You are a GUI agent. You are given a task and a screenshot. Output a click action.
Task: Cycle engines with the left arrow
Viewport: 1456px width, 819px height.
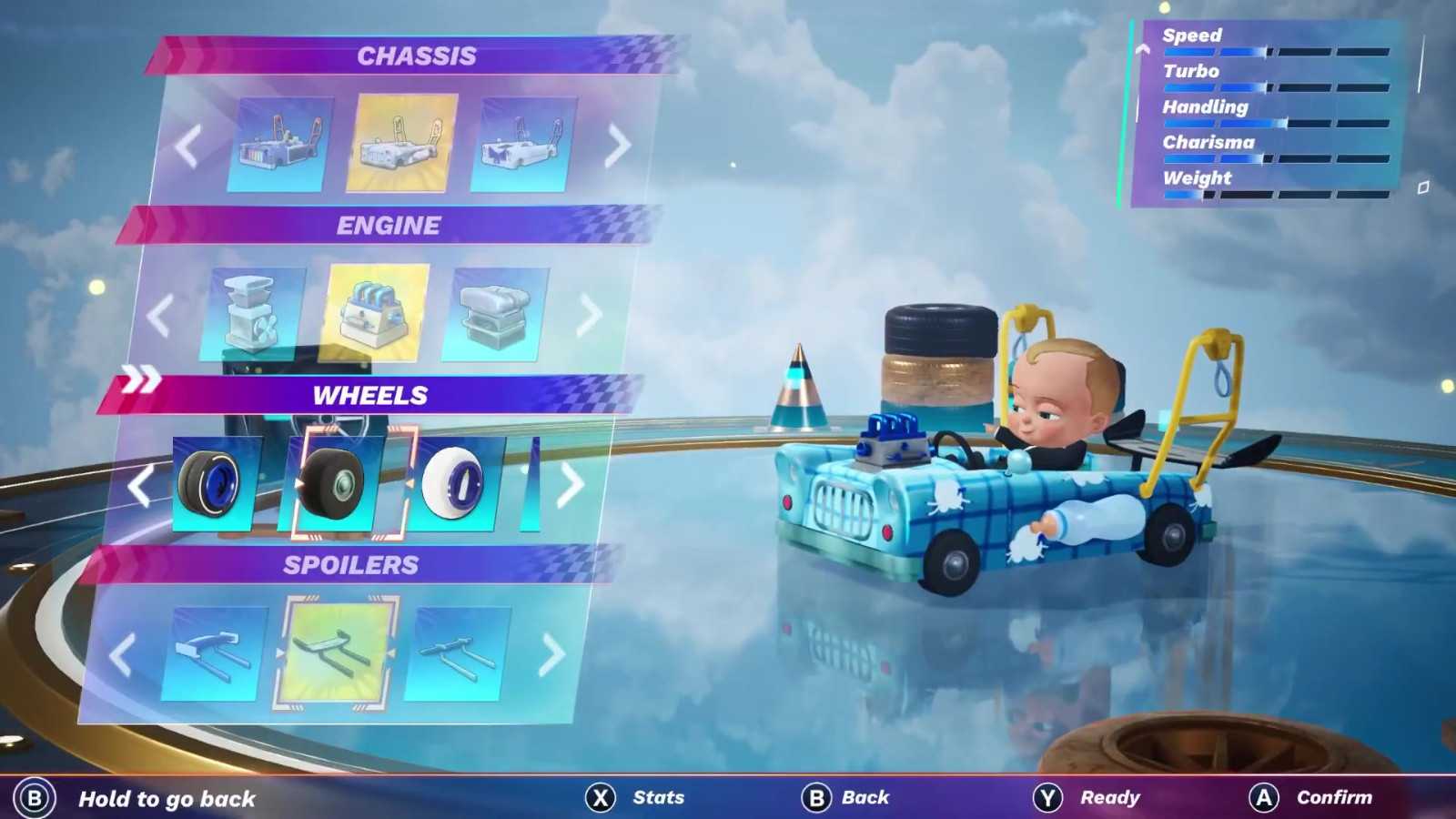coord(160,316)
